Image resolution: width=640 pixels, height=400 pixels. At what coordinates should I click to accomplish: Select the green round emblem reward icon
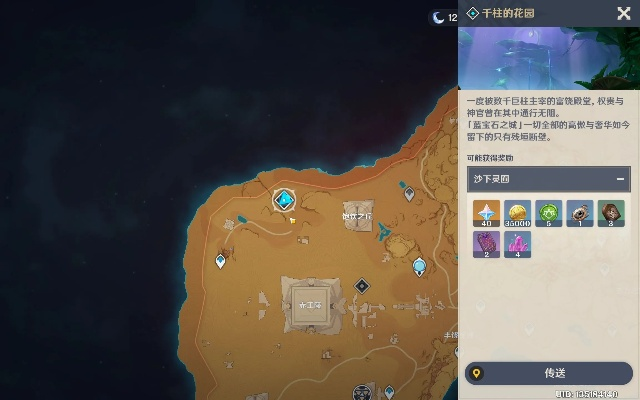pyautogui.click(x=548, y=214)
